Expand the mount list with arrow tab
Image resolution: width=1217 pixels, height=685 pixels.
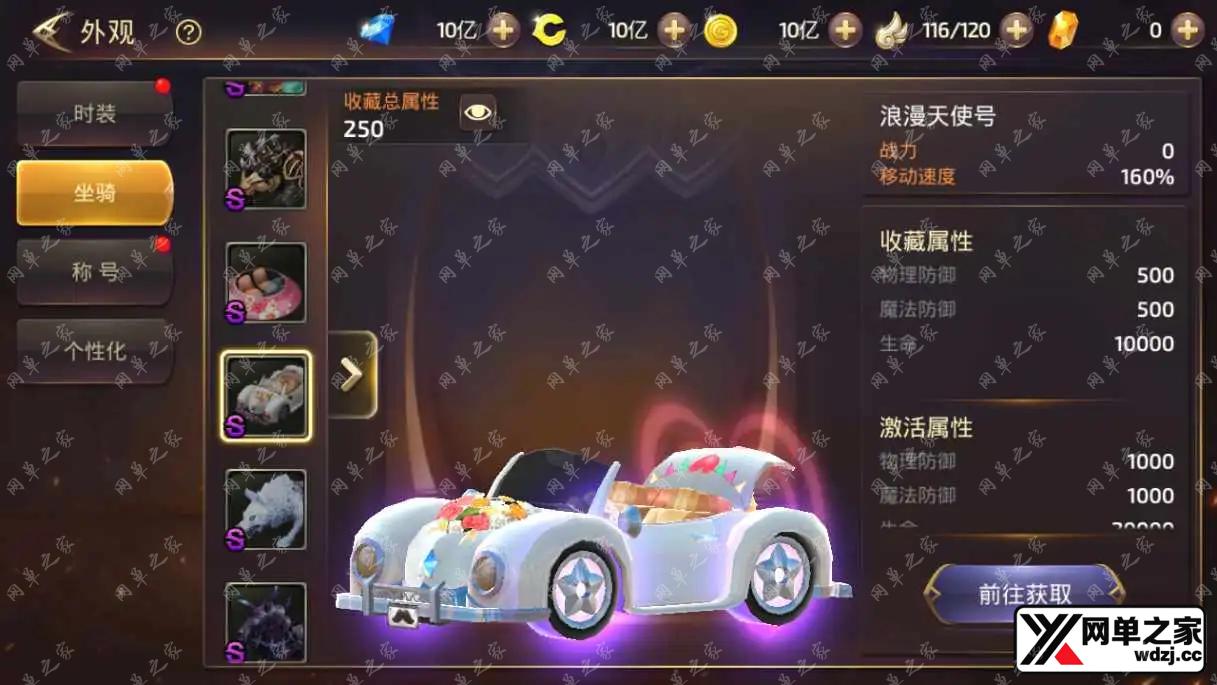352,375
